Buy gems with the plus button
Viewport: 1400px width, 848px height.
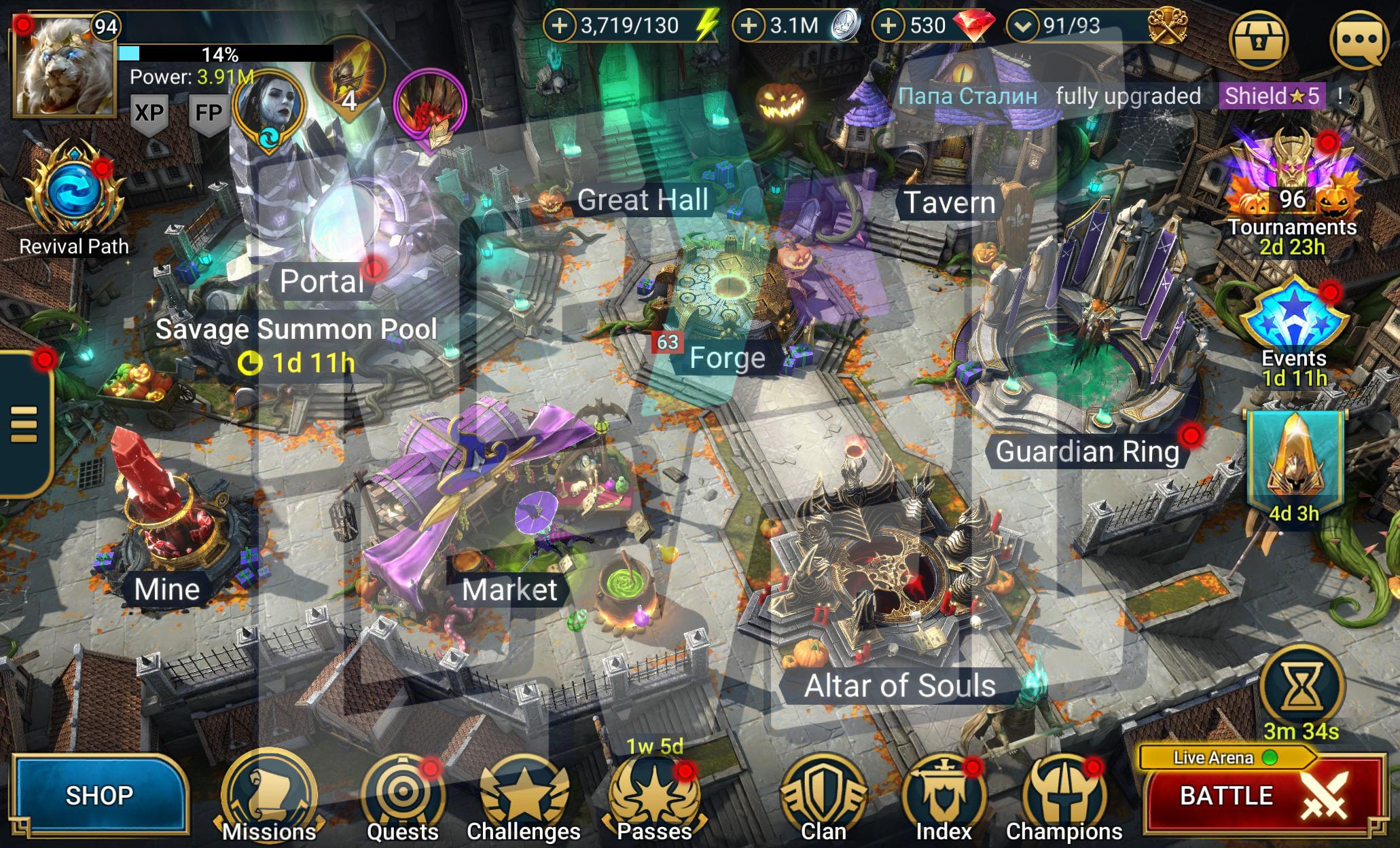pos(888,26)
